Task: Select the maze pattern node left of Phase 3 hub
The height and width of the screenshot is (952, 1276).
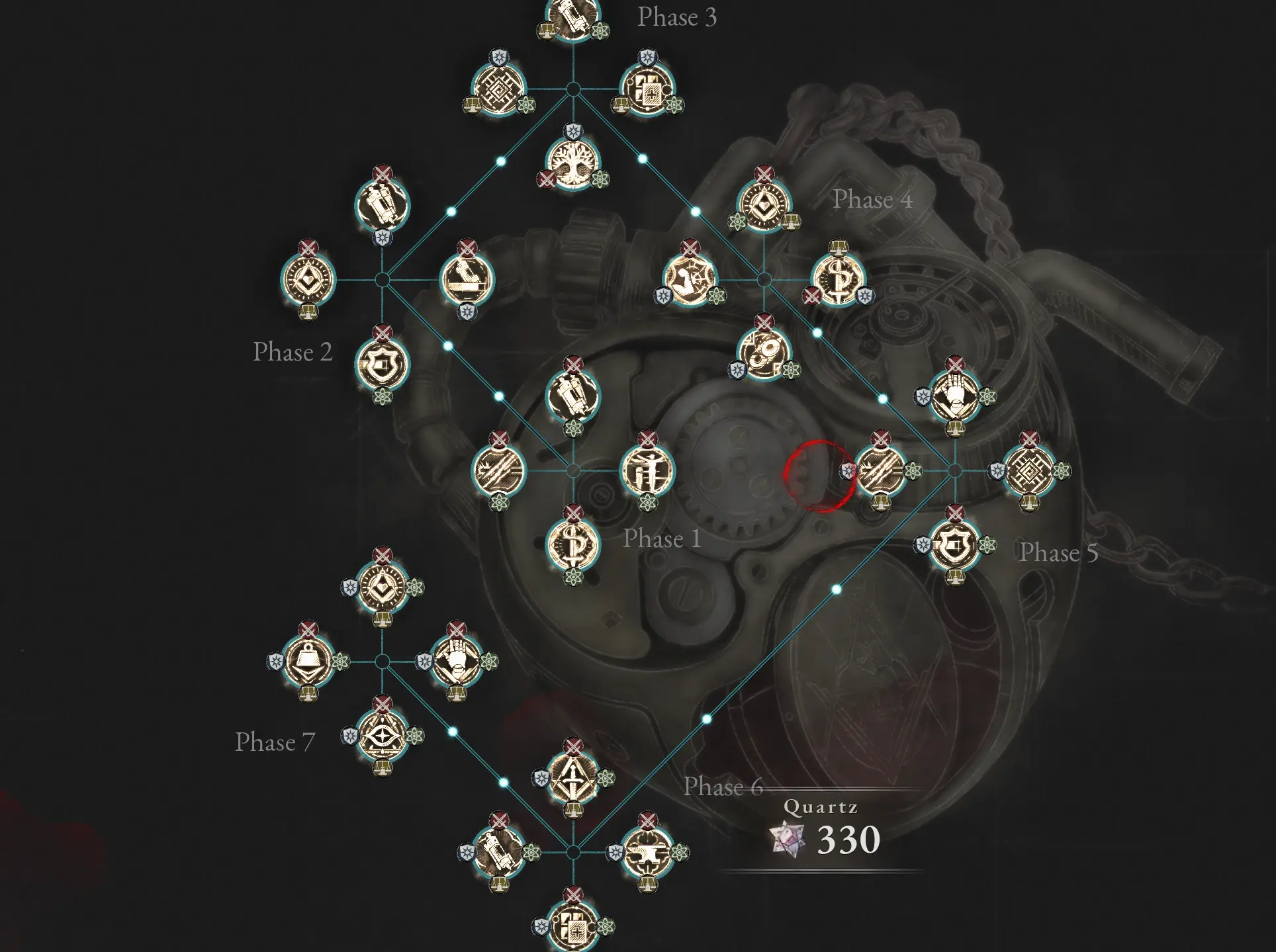Action: 500,90
